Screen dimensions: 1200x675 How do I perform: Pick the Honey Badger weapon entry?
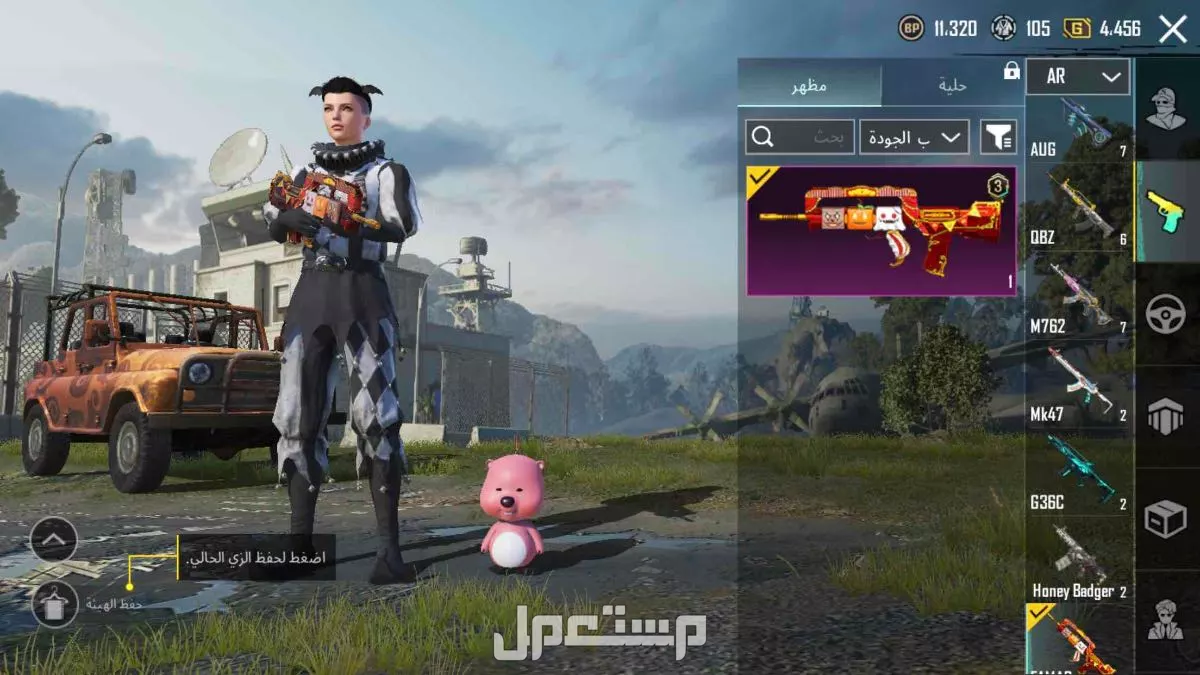coord(1079,562)
